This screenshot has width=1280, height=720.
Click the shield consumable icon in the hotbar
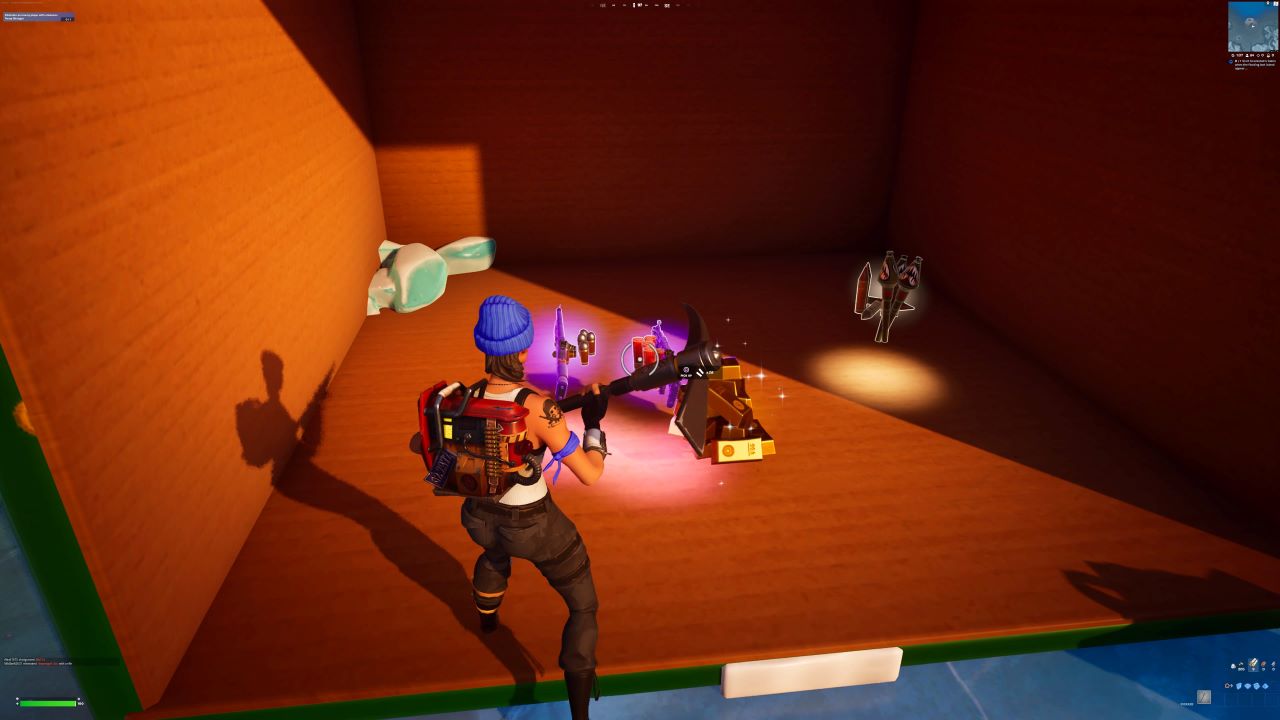(x=1233, y=666)
